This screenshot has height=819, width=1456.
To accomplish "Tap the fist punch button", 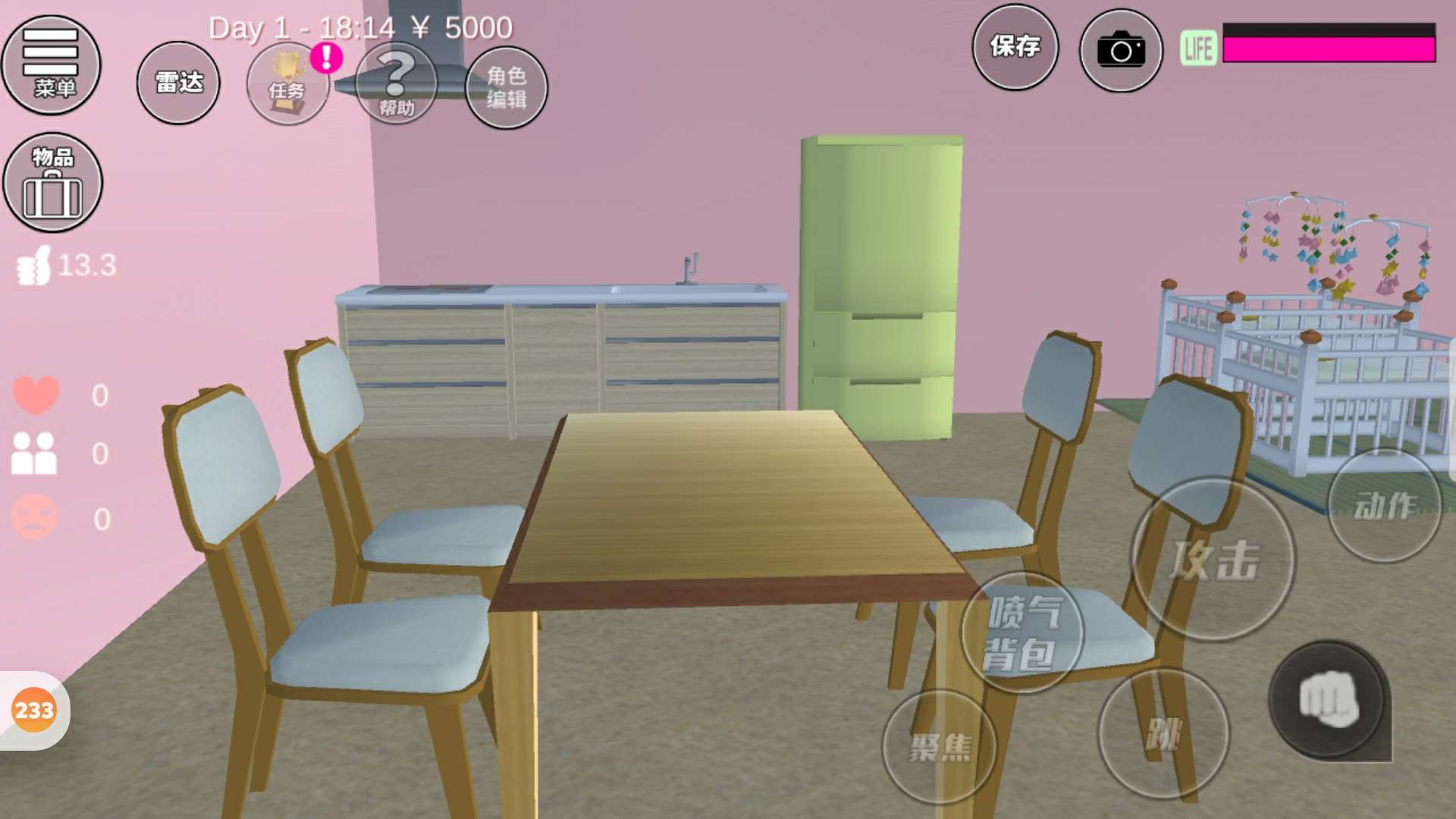I will point(1329,699).
